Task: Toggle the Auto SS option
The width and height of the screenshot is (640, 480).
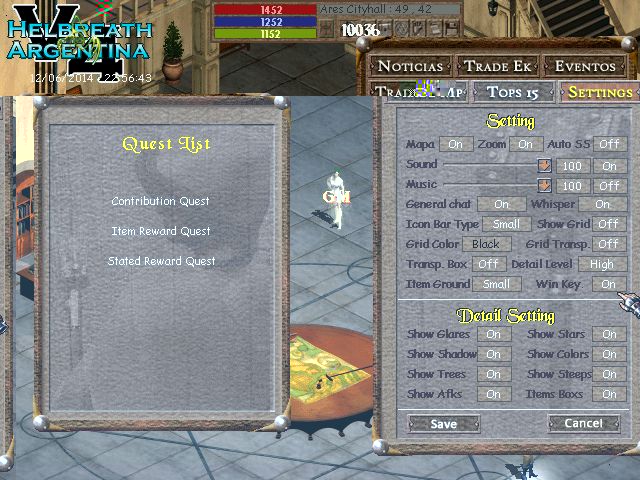Action: (608, 145)
